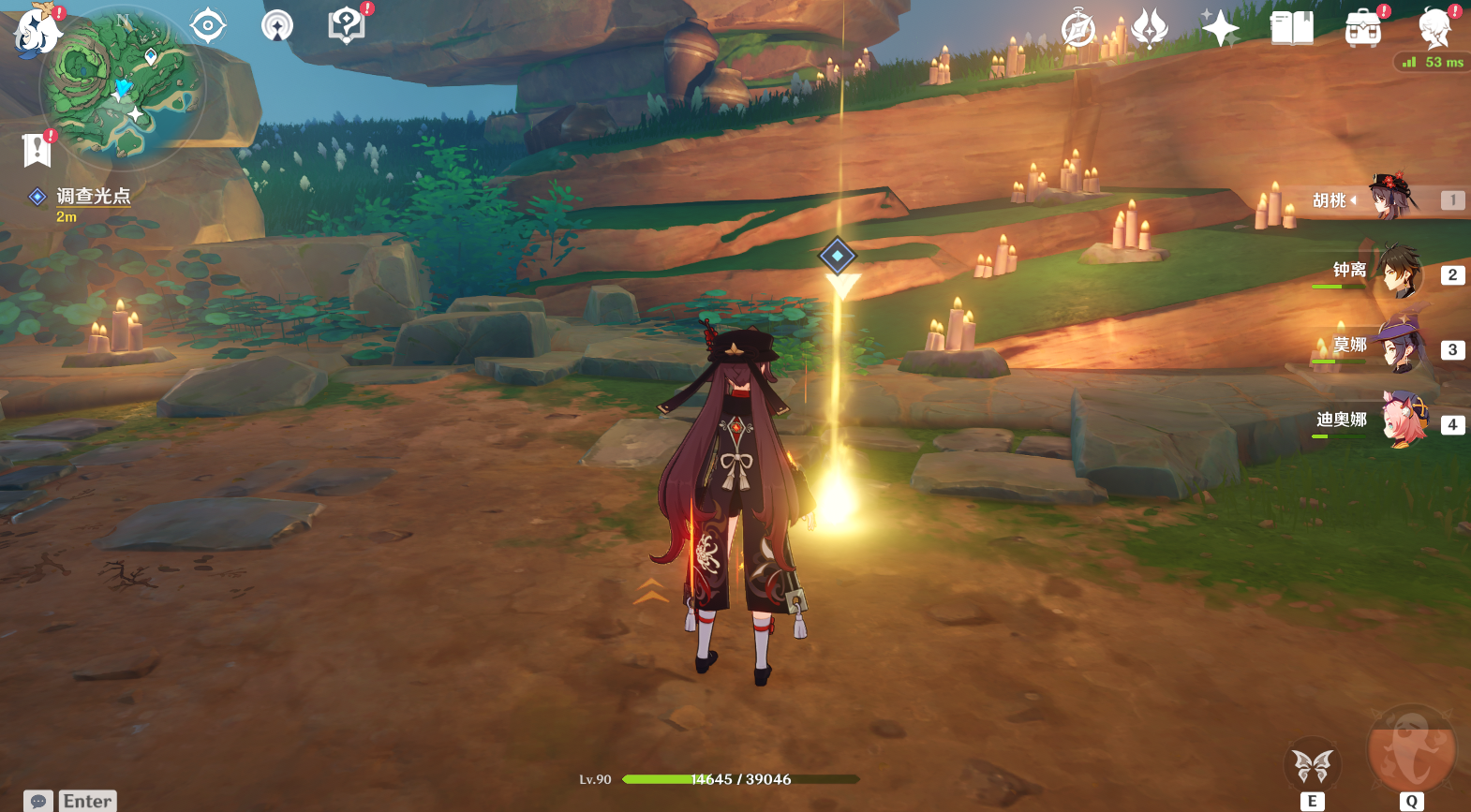Open the character profile icon
This screenshot has width=1471, height=812.
1434,28
